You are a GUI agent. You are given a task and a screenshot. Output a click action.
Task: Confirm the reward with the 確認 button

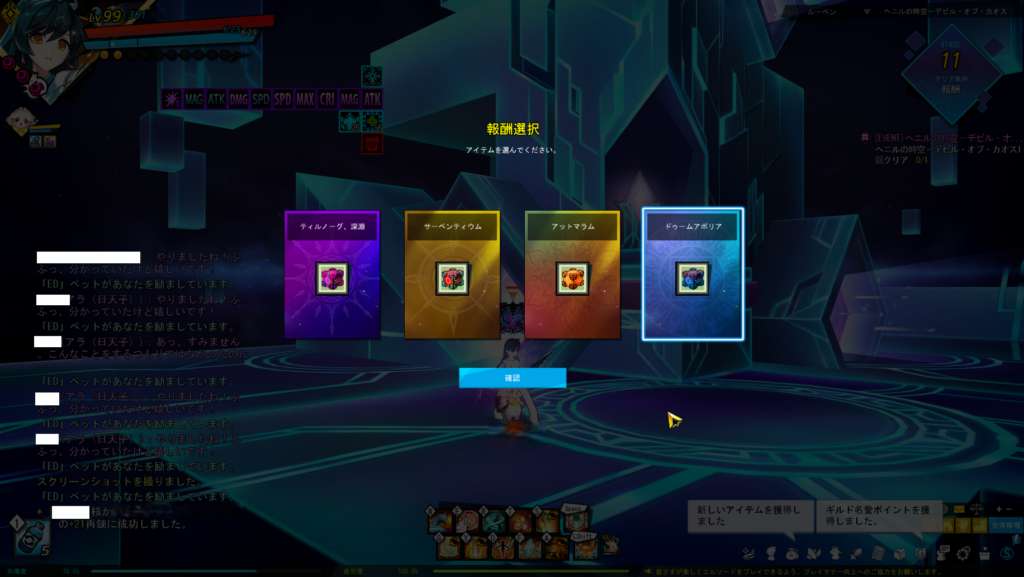point(512,377)
